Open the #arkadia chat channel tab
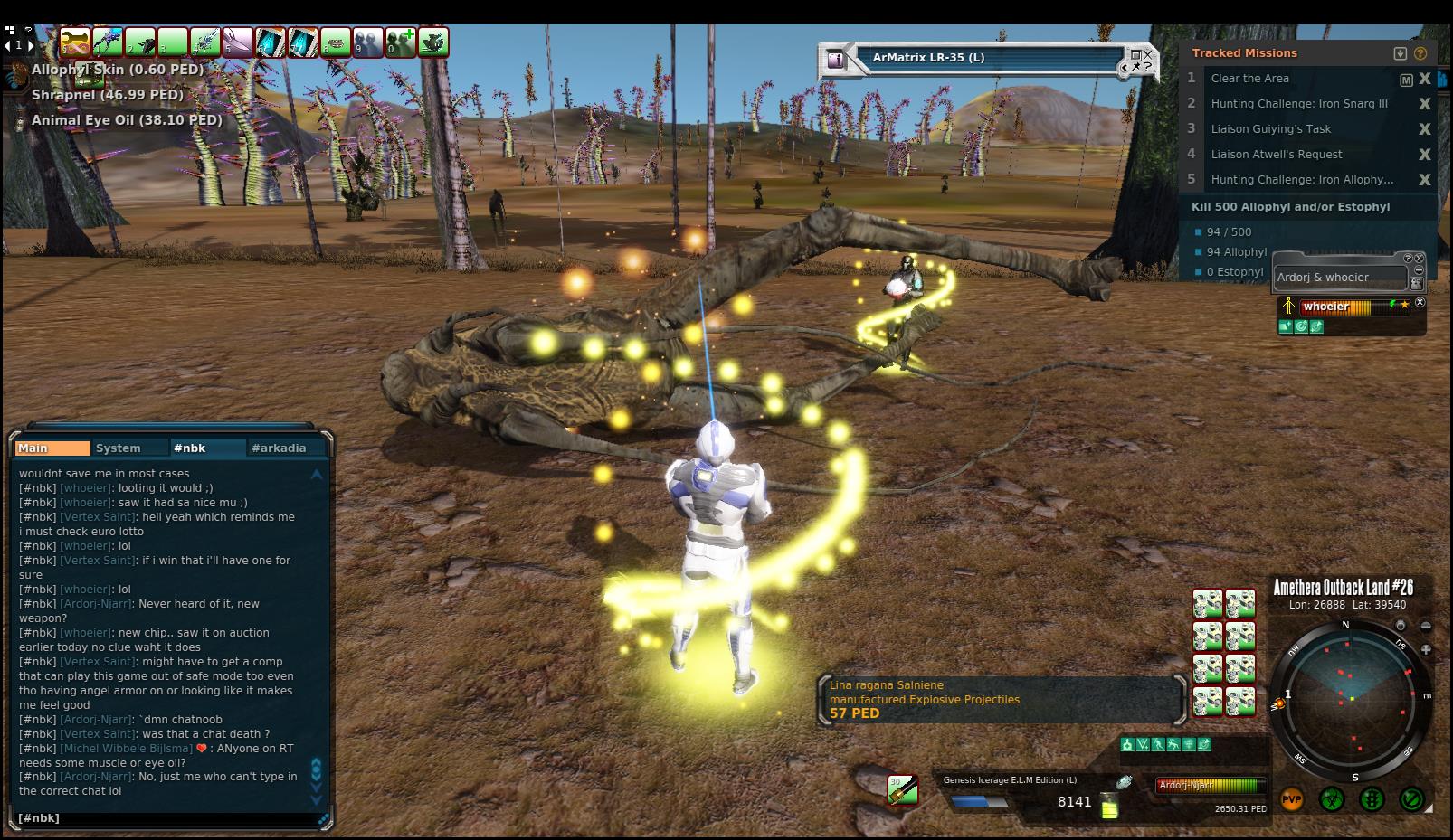 pos(279,448)
